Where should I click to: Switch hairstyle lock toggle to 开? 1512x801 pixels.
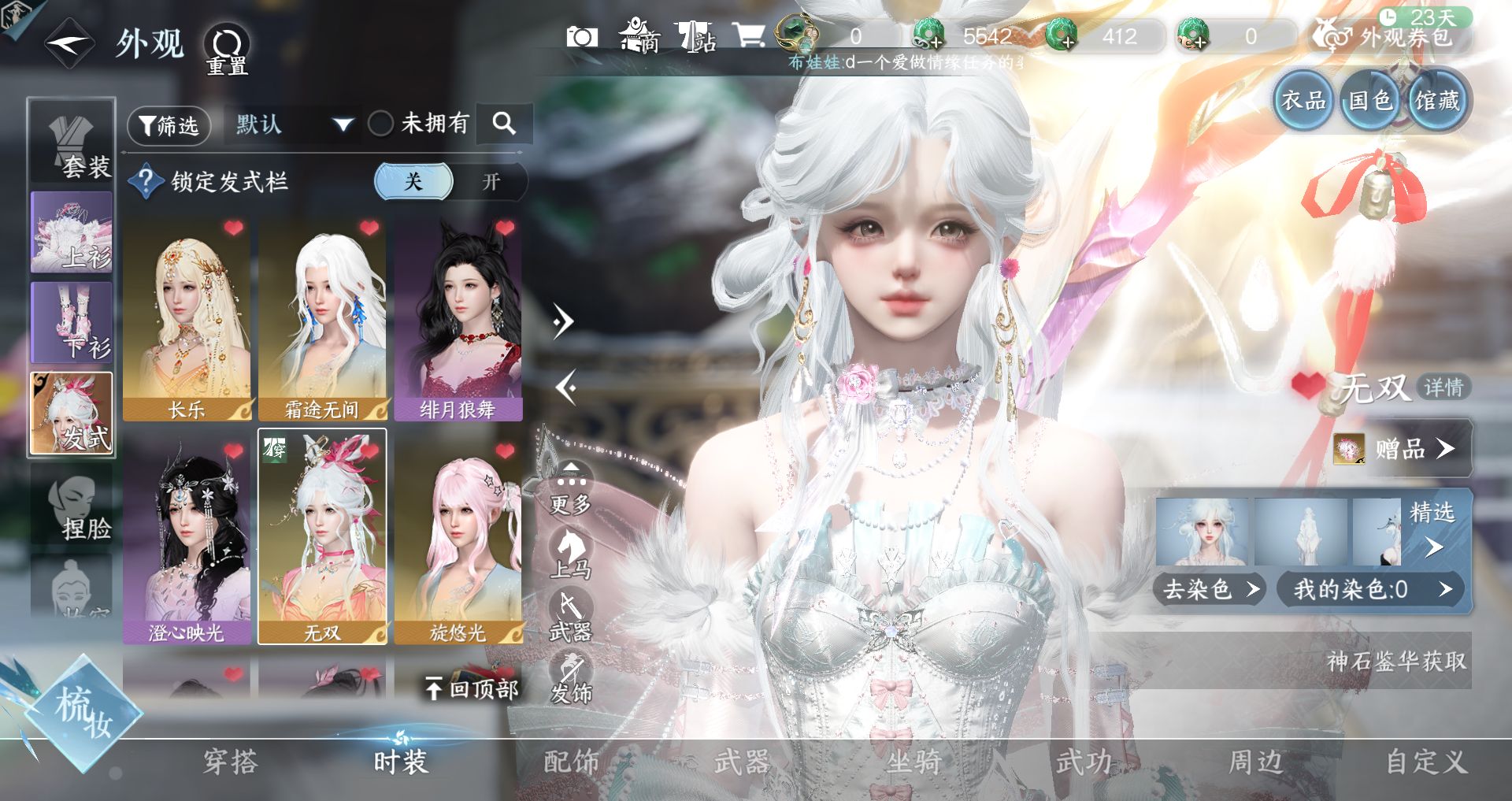(x=491, y=182)
